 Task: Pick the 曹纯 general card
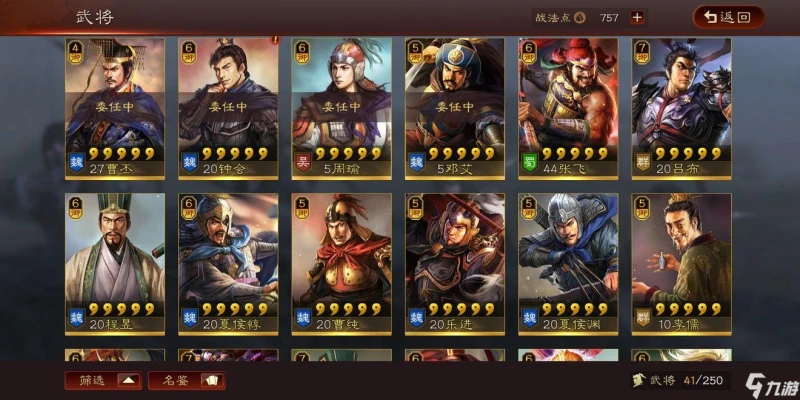pos(341,263)
